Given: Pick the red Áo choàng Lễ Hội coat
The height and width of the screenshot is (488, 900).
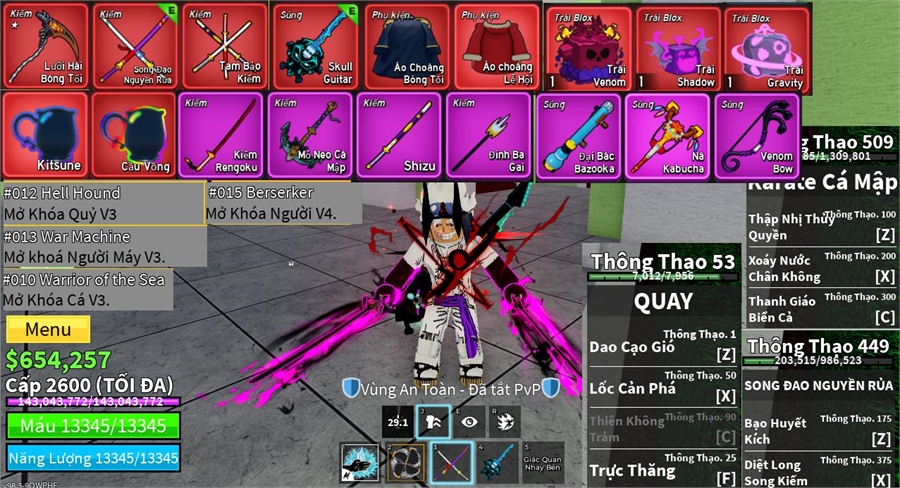Looking at the screenshot, I should tap(497, 47).
